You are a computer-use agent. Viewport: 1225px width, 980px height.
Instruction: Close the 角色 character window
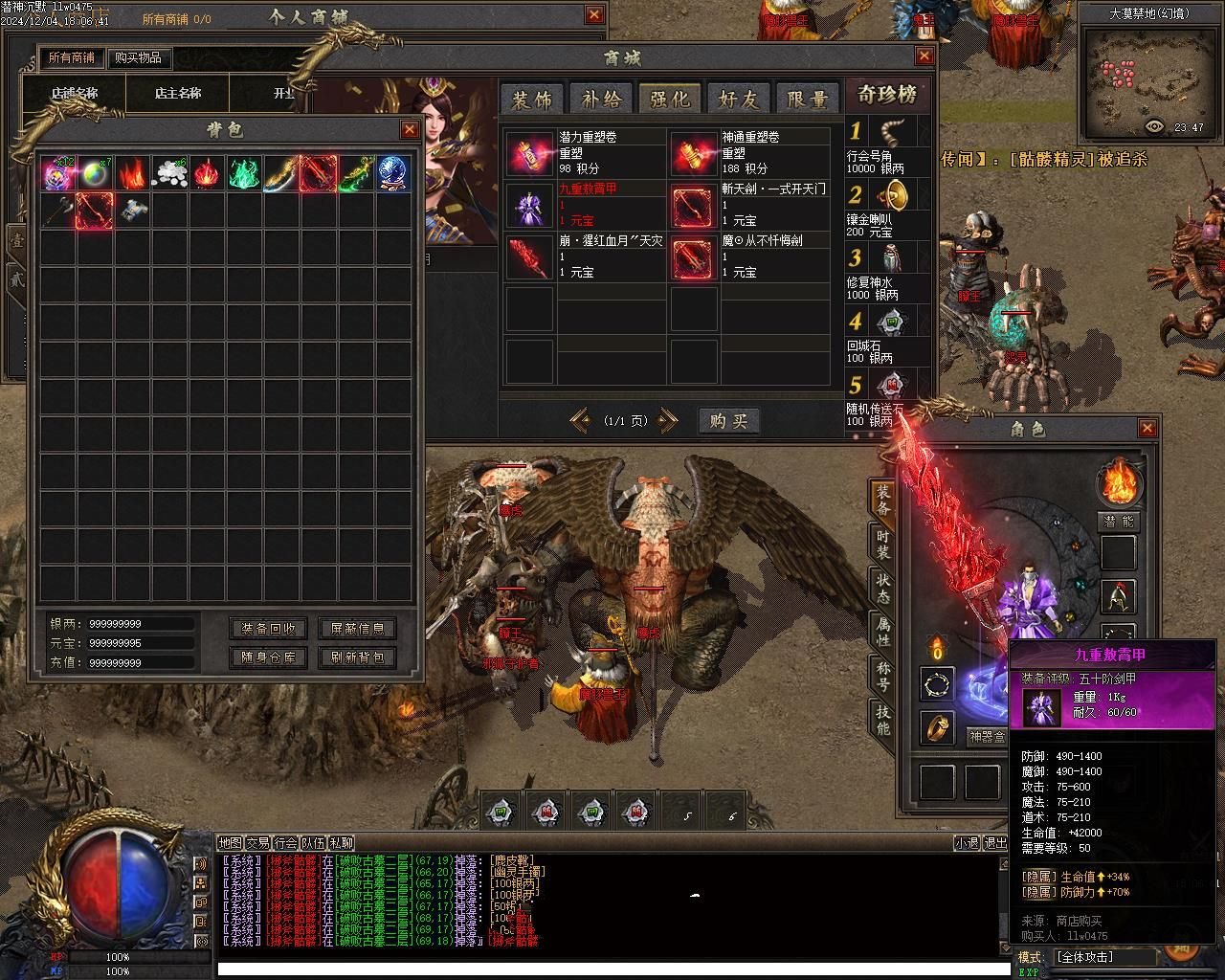click(1147, 428)
